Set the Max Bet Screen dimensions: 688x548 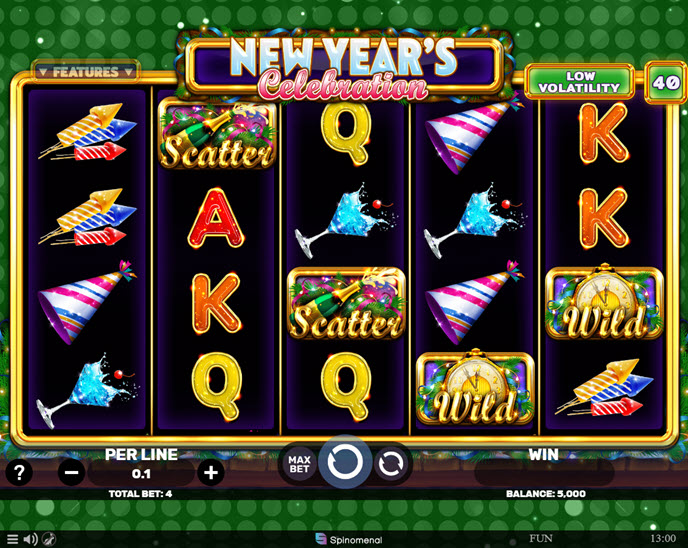300,464
